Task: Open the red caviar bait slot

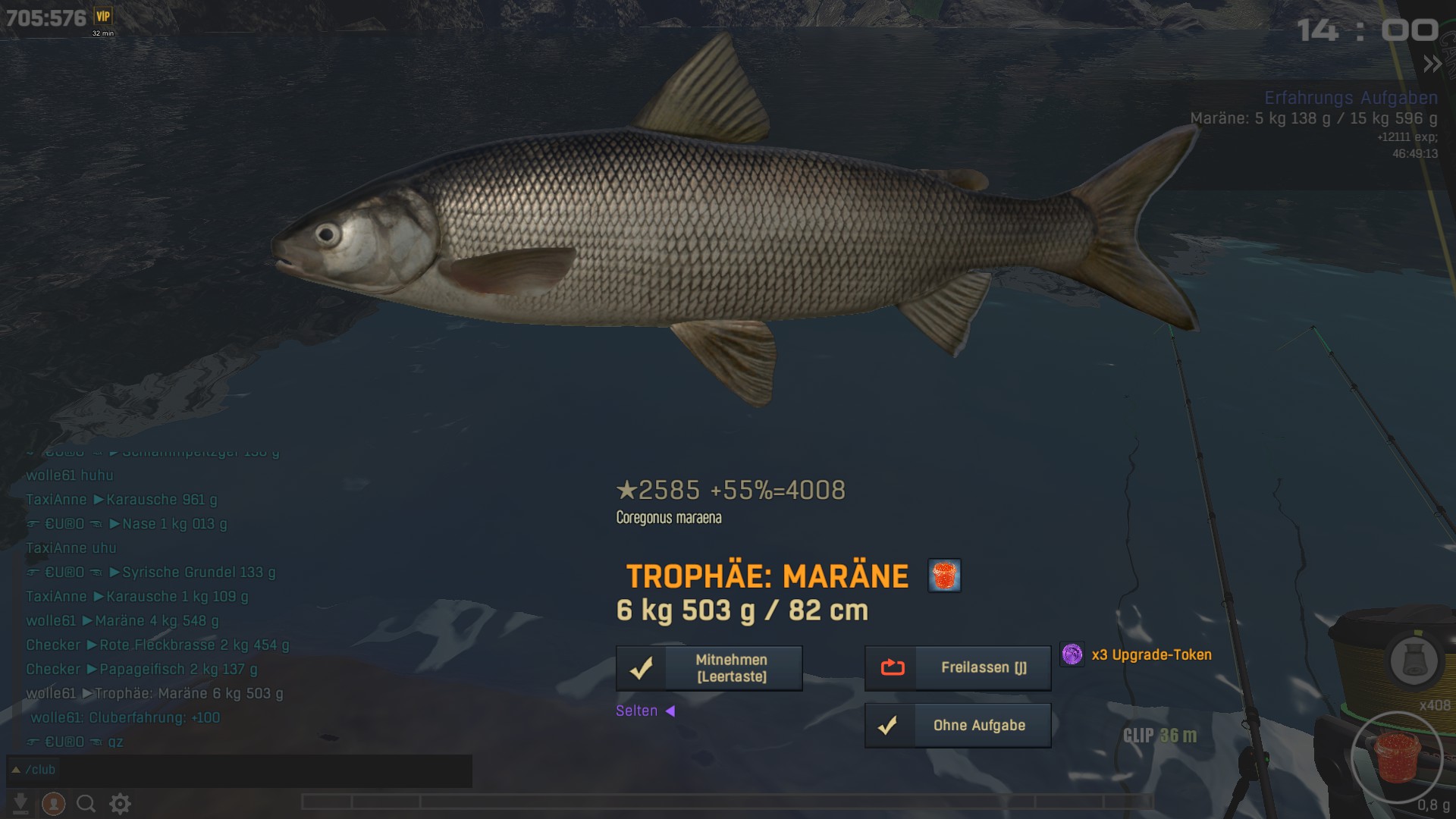Action: [1398, 758]
